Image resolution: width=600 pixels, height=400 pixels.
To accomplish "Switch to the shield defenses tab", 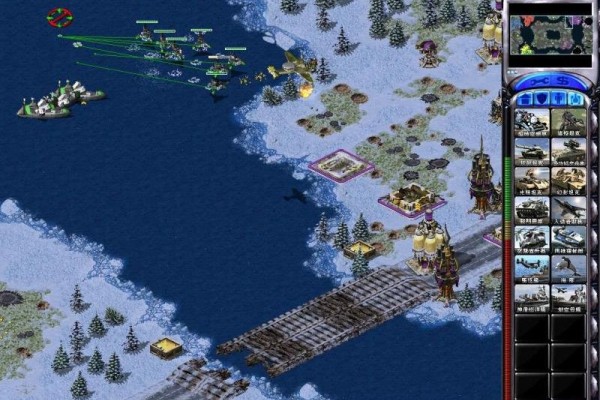I will pyautogui.click(x=541, y=98).
